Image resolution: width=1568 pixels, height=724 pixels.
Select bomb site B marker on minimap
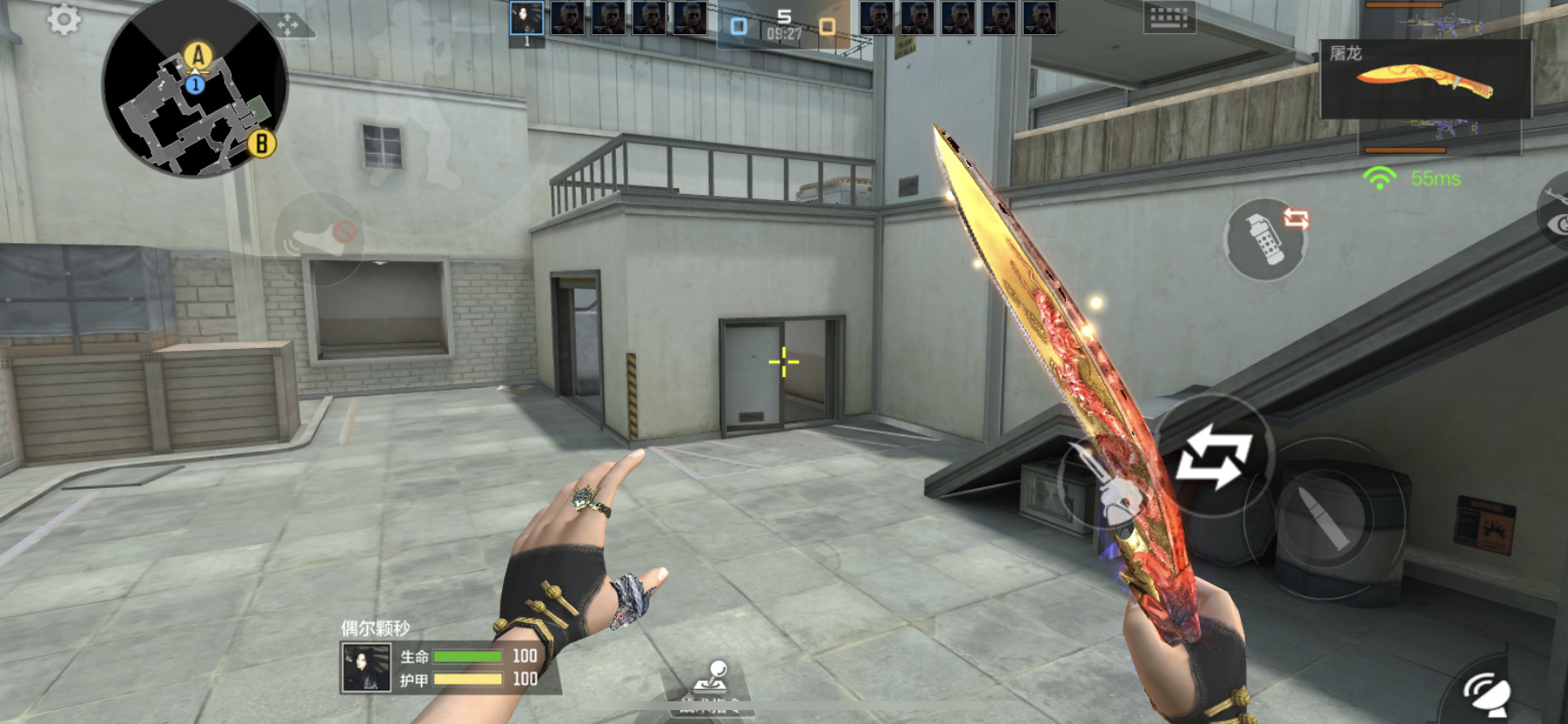261,143
